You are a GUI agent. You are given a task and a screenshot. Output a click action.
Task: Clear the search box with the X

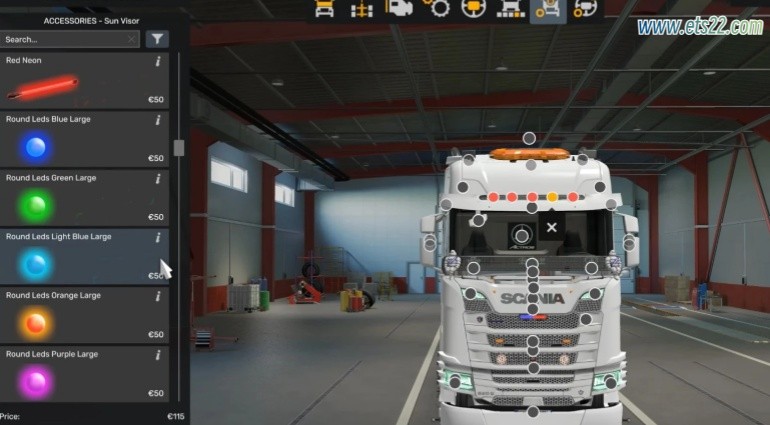132,39
